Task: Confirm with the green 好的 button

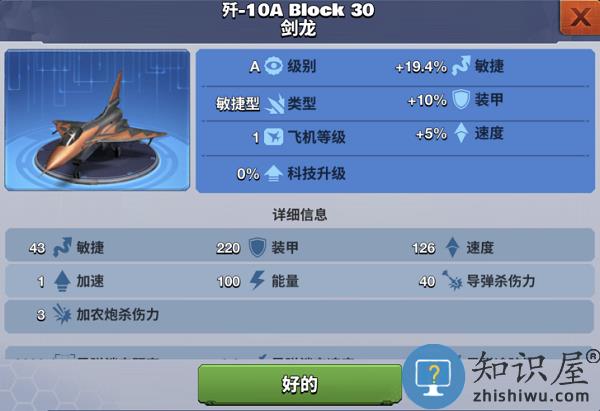Action: (x=300, y=384)
